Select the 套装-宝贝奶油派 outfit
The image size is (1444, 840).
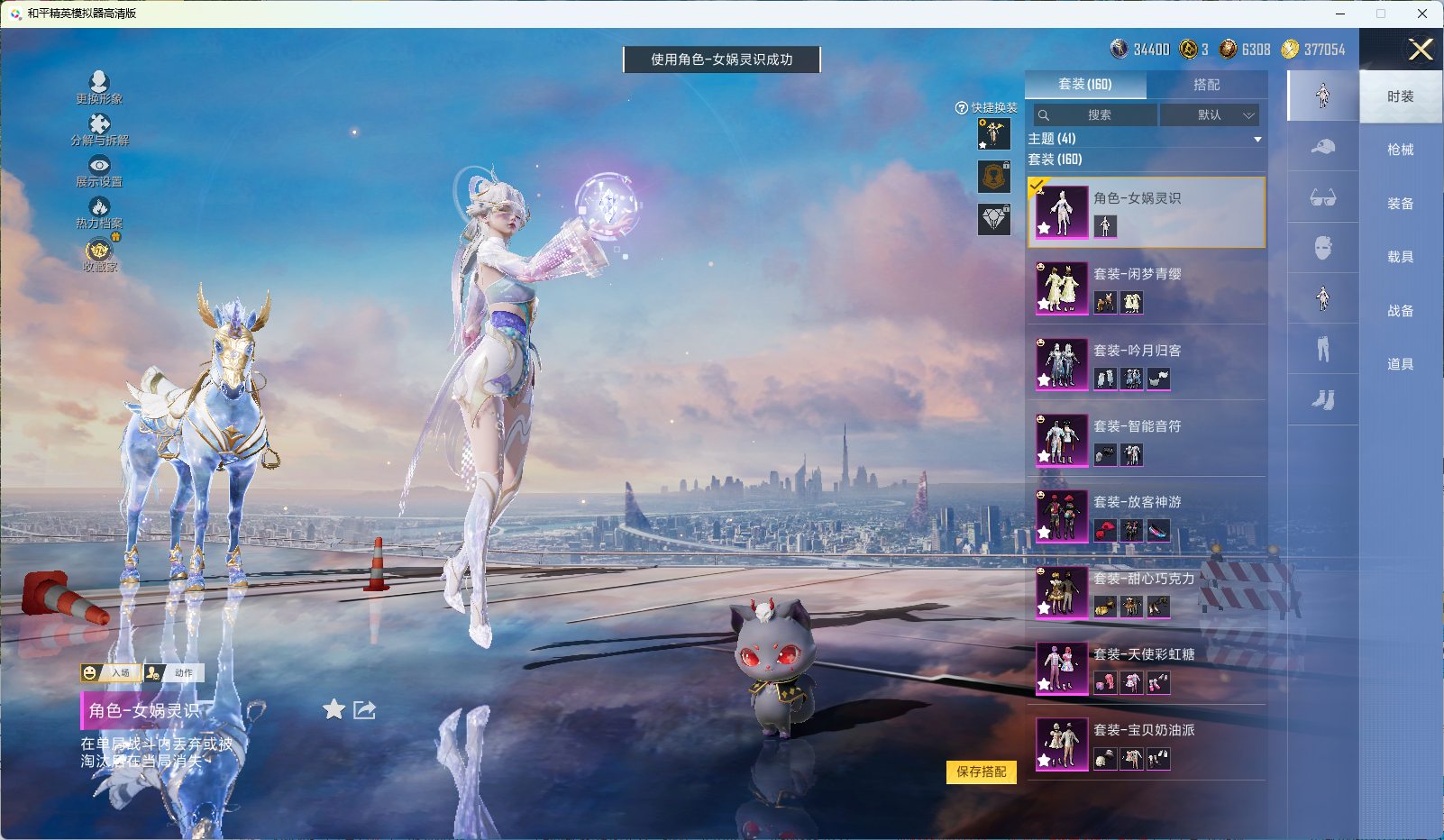[x=1146, y=744]
